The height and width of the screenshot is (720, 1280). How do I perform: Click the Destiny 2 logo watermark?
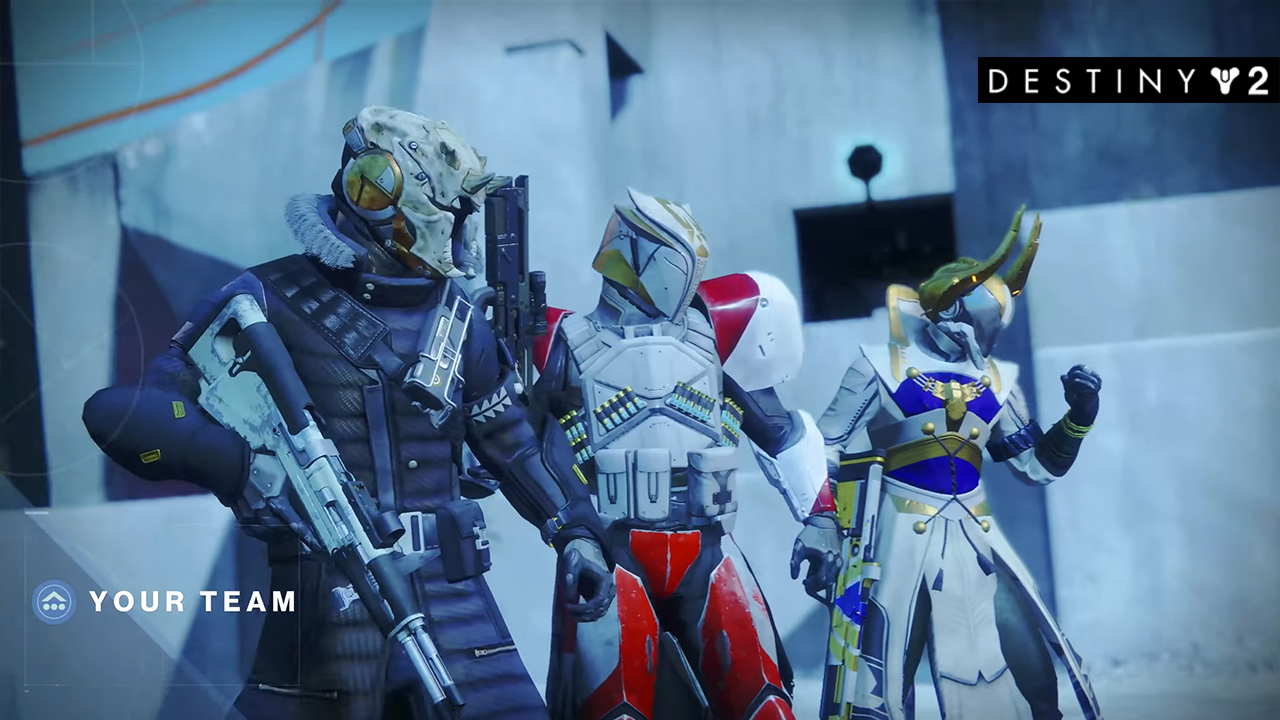(1127, 81)
